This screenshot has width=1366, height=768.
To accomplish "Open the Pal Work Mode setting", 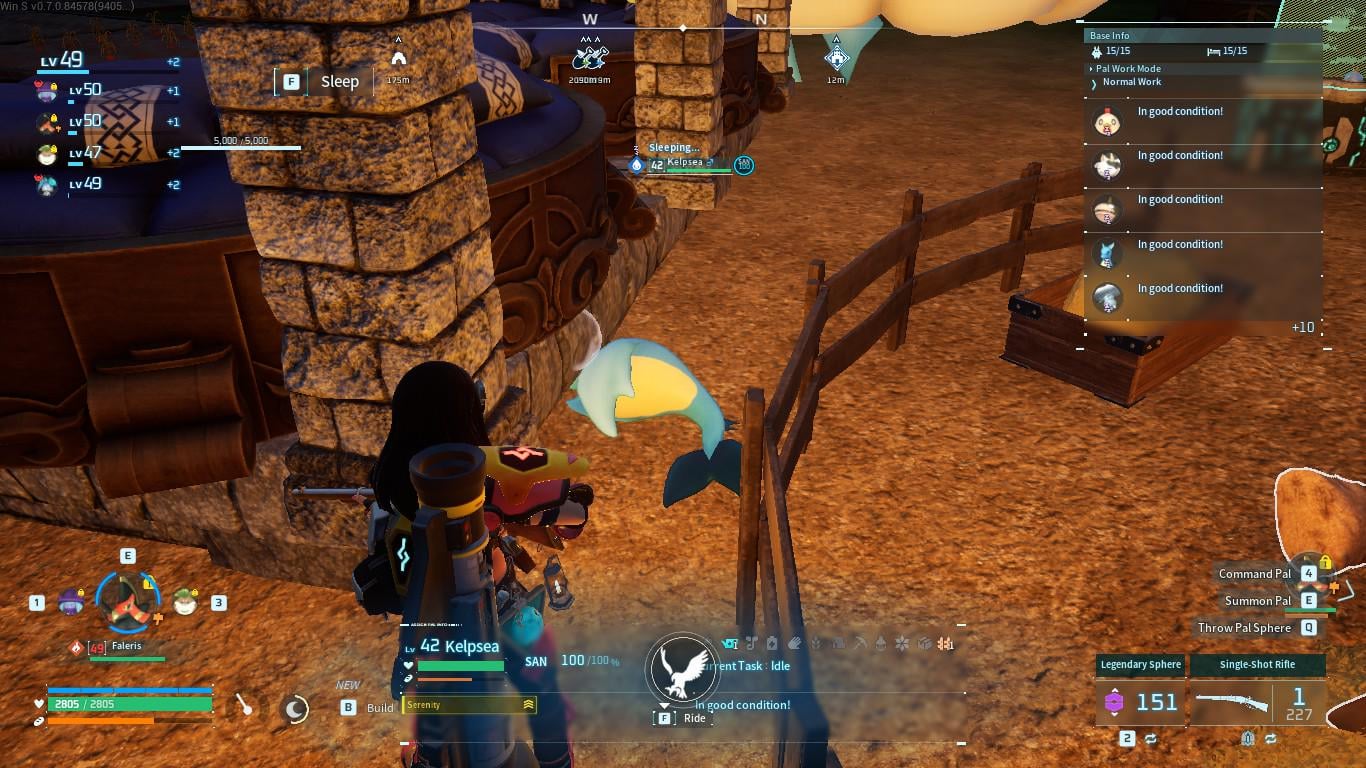I will coord(1128,69).
